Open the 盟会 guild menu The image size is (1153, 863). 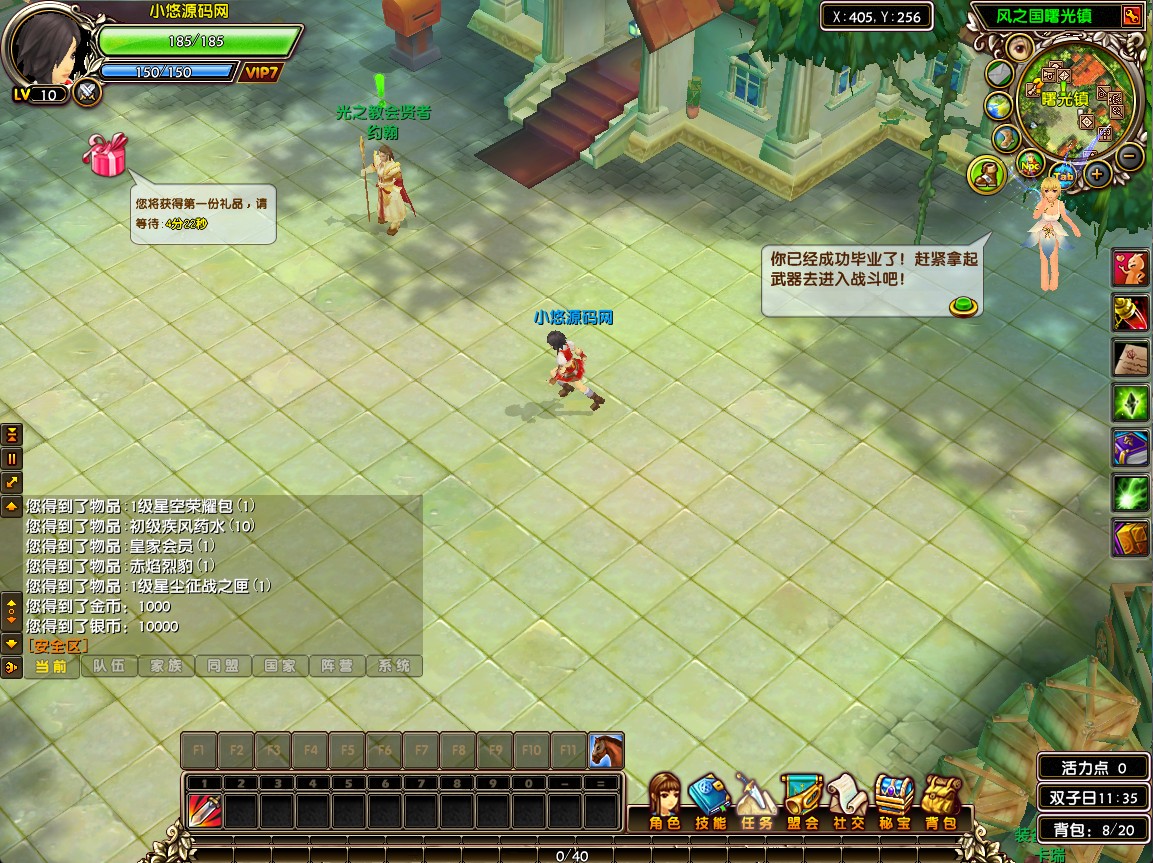click(x=802, y=800)
